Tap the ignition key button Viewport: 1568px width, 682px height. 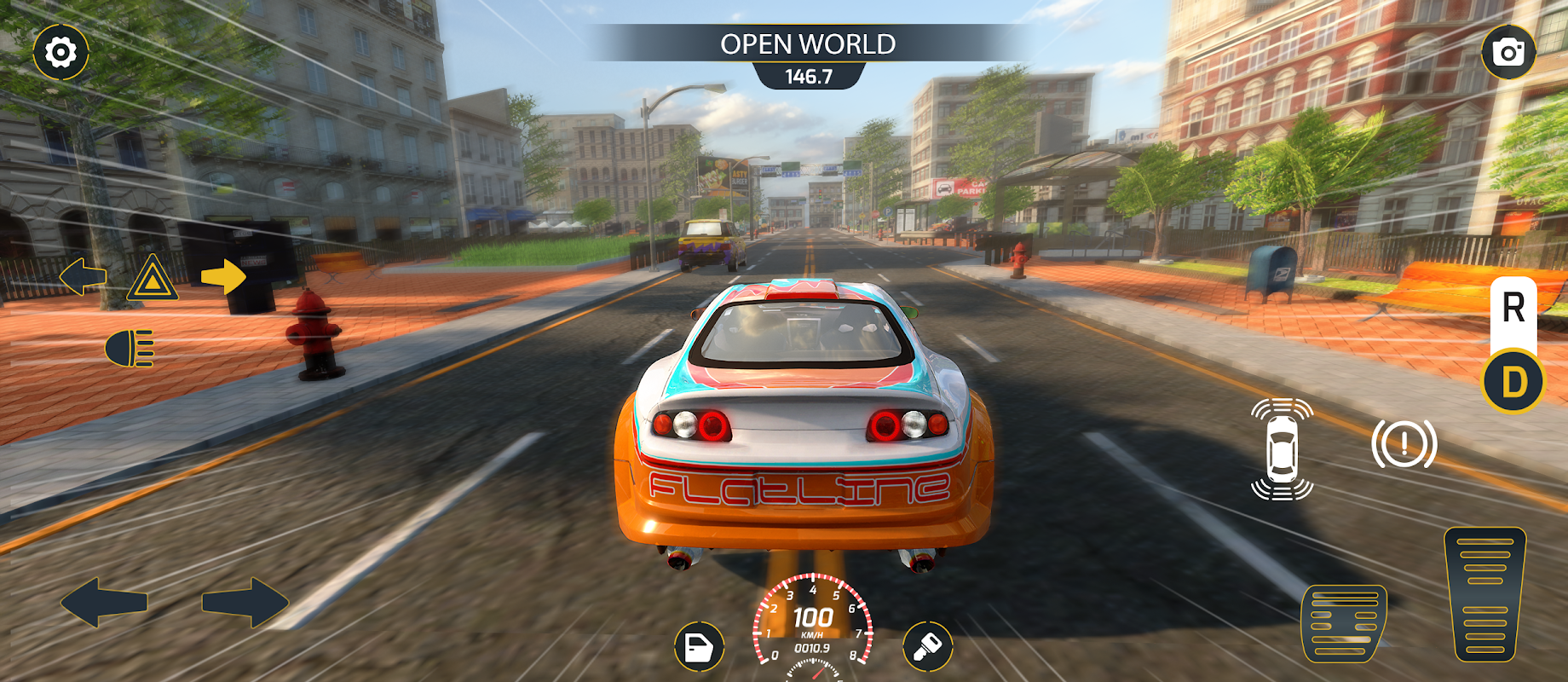pos(927,648)
